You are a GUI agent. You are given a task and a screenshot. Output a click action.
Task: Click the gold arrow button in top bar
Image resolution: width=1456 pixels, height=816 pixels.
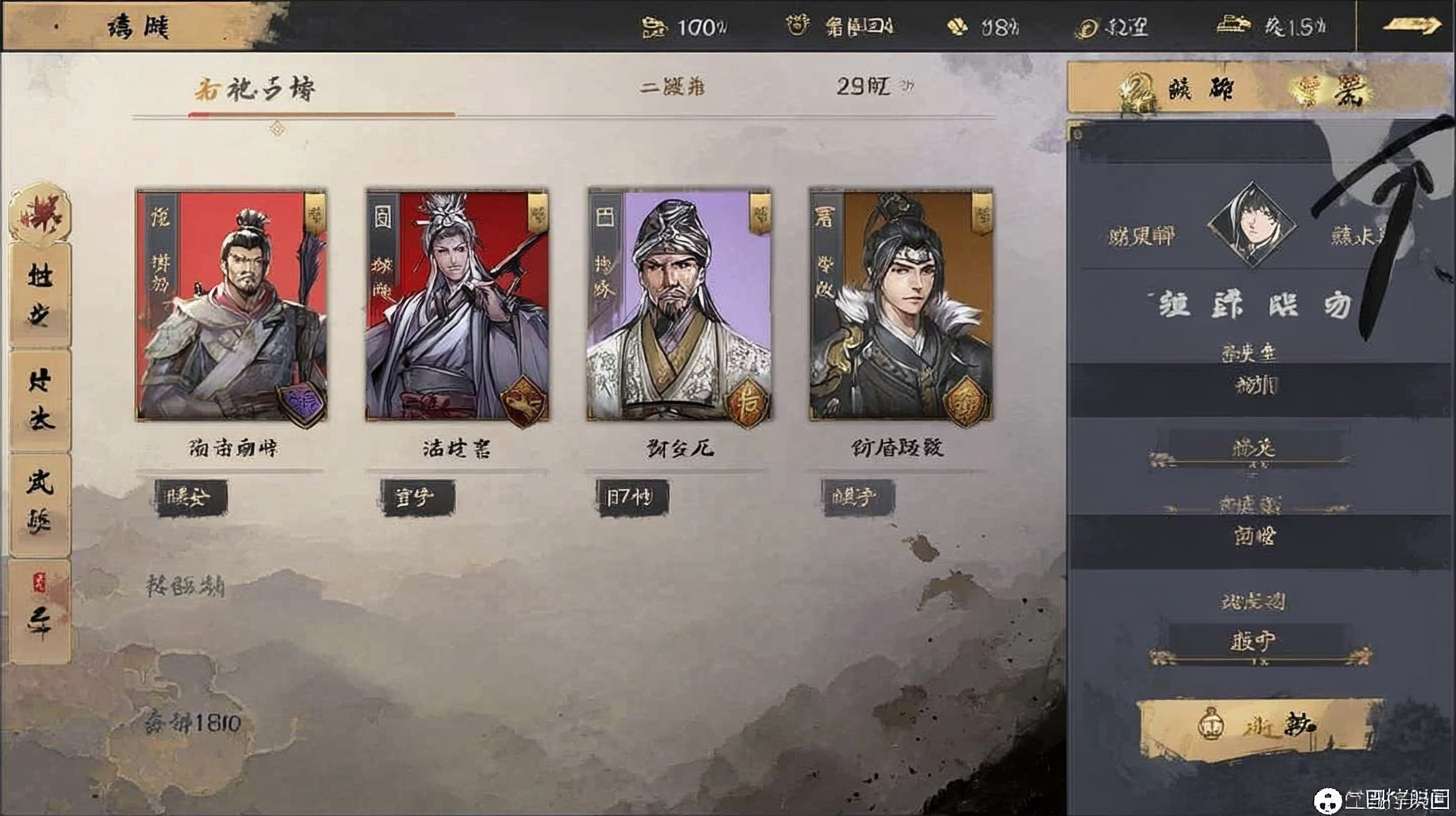click(x=1412, y=26)
